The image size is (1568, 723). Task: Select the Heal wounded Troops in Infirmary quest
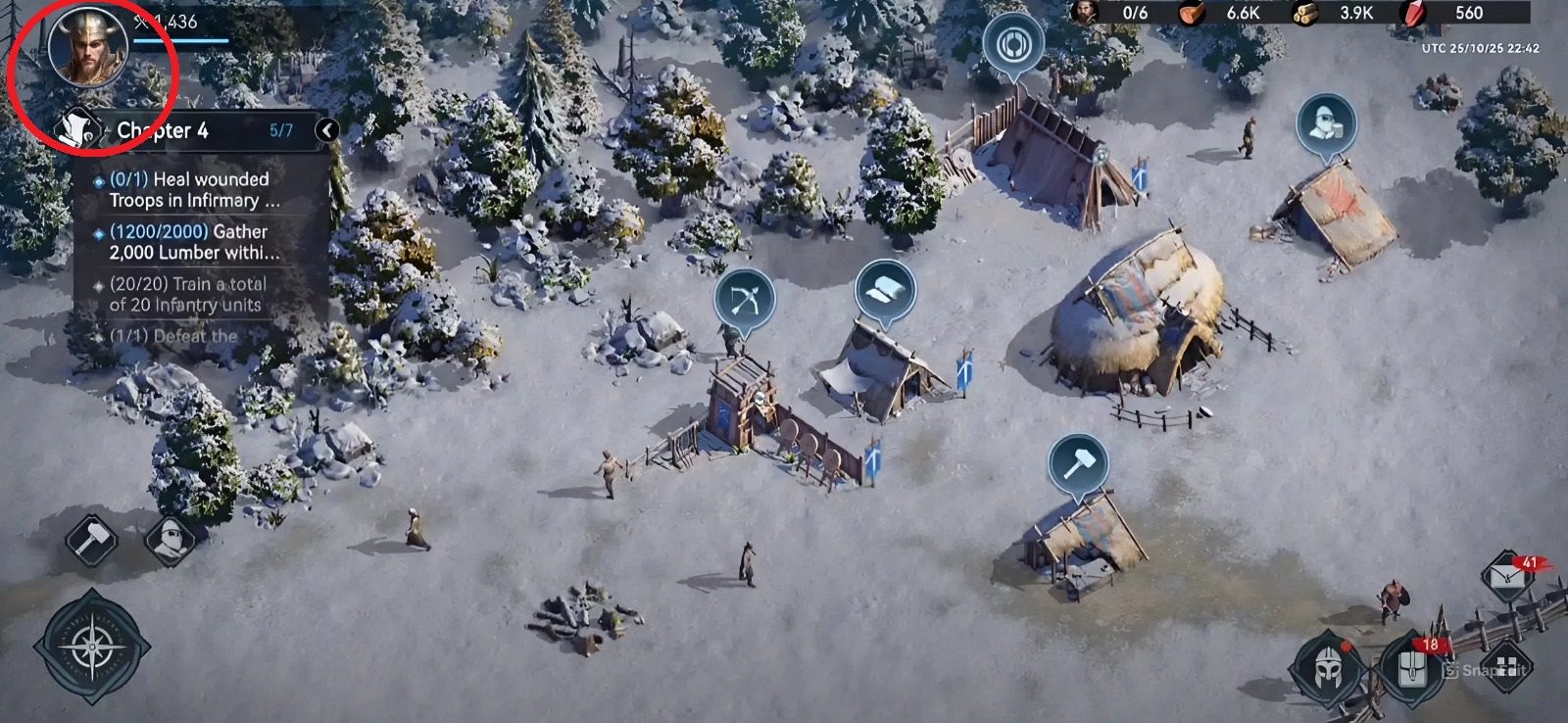click(186, 190)
